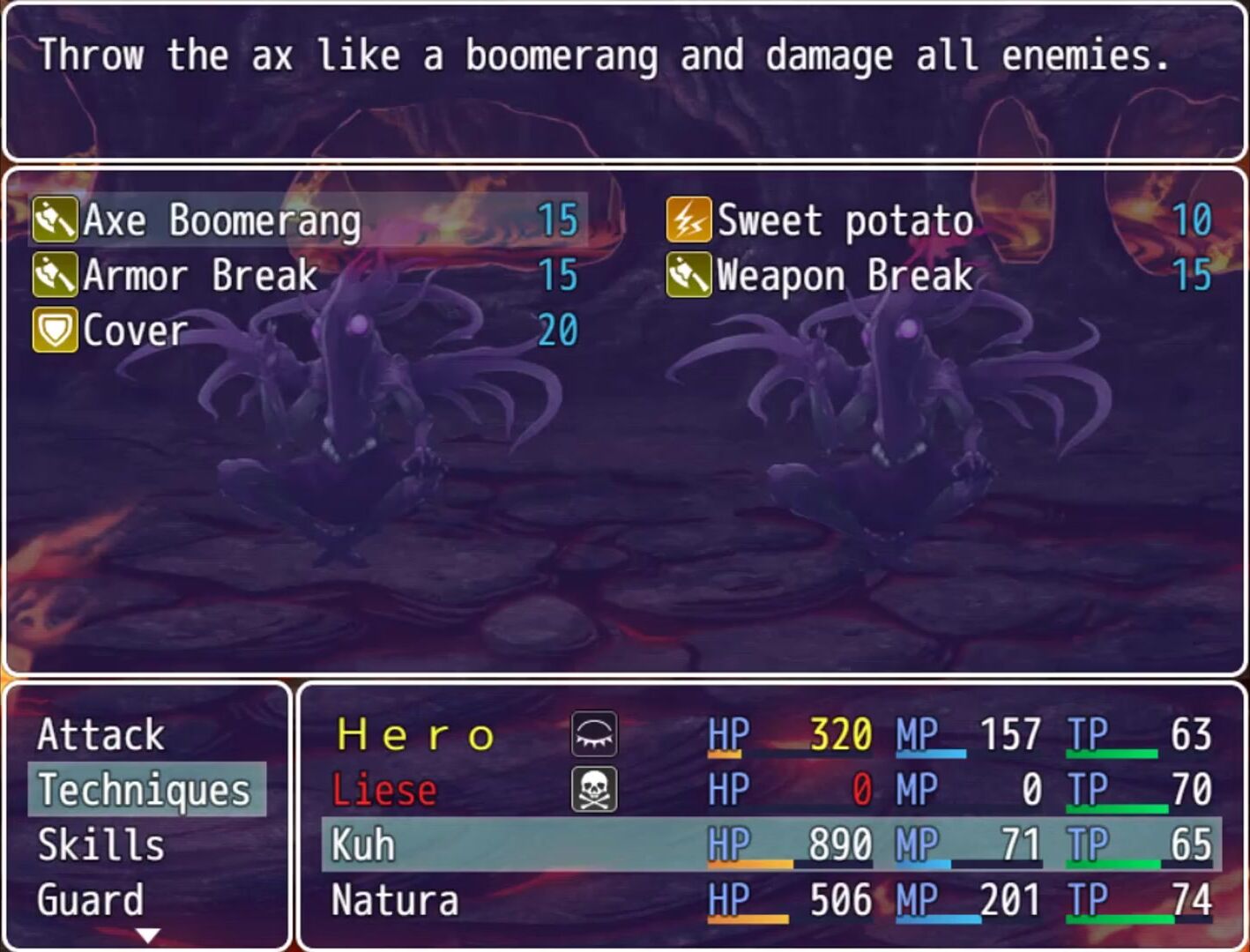
Task: Select Hero in the party list
Action: point(416,735)
